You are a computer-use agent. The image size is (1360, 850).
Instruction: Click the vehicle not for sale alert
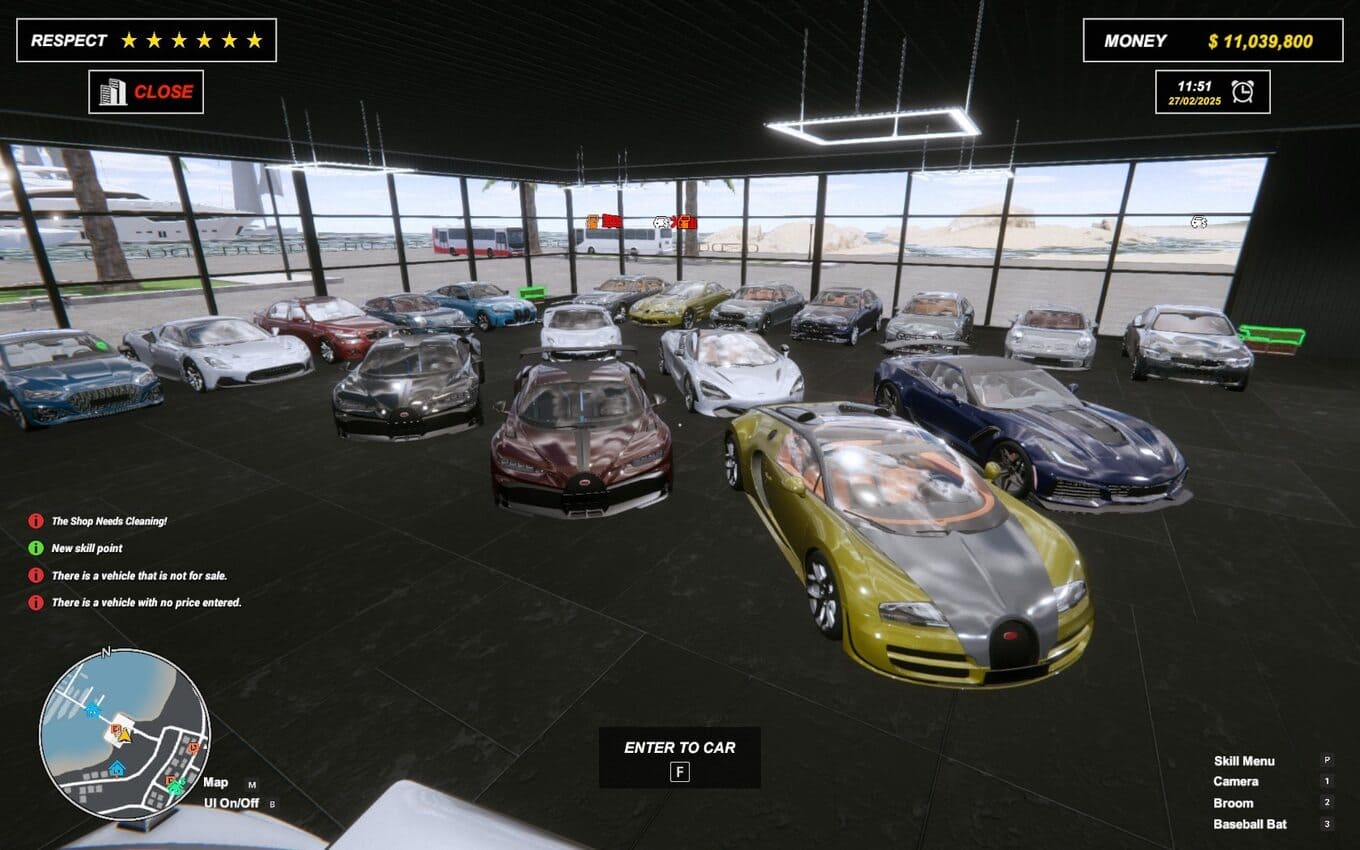[139, 576]
